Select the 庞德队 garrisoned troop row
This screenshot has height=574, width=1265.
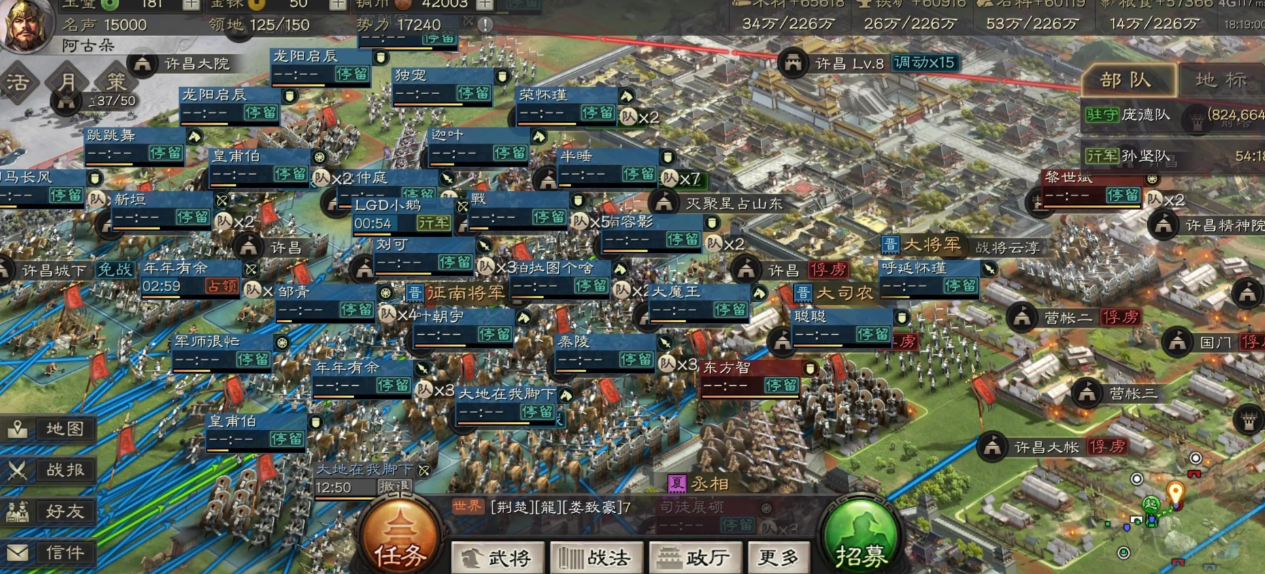[1172, 115]
